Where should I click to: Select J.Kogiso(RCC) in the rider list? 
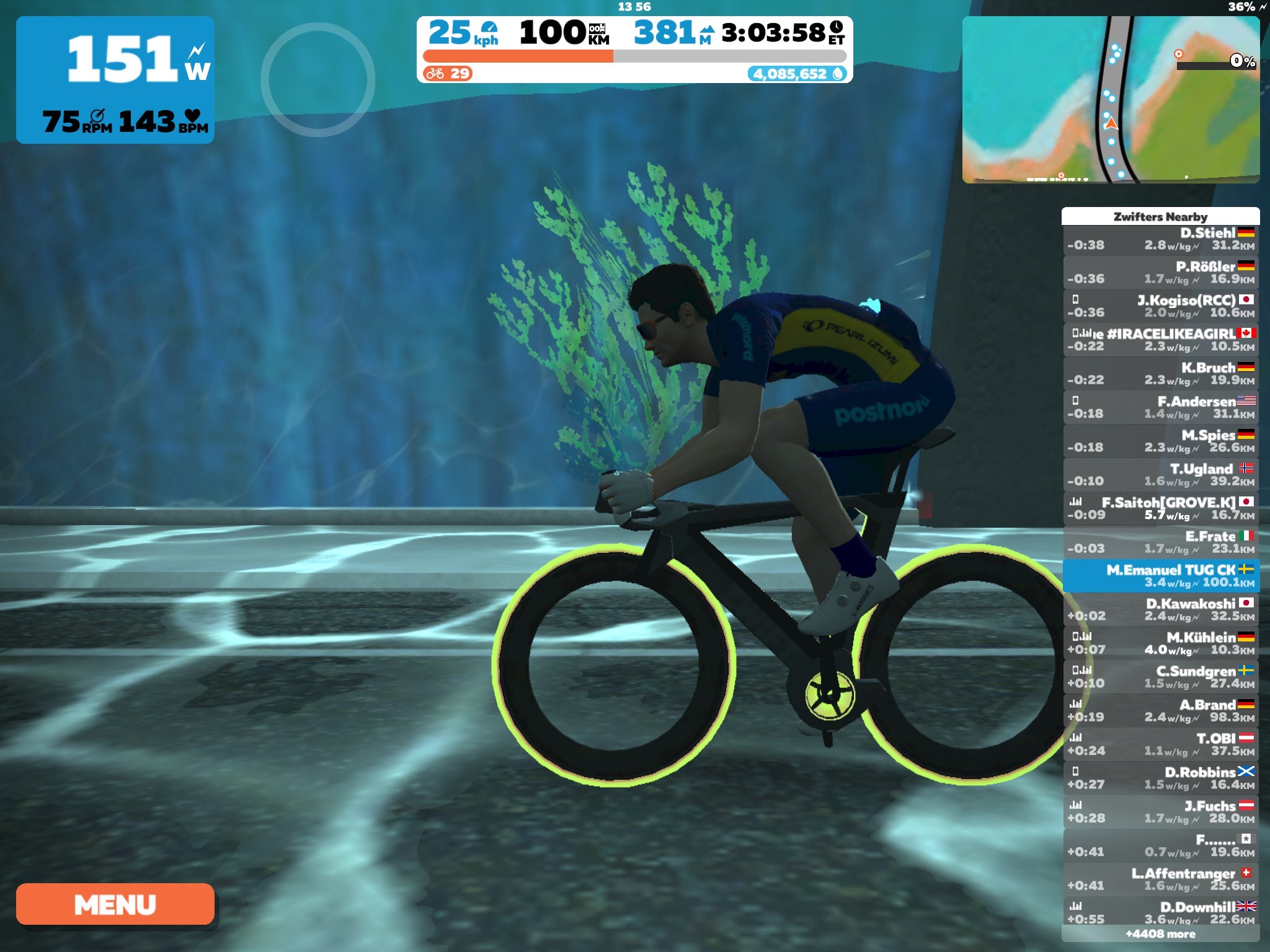click(1160, 307)
